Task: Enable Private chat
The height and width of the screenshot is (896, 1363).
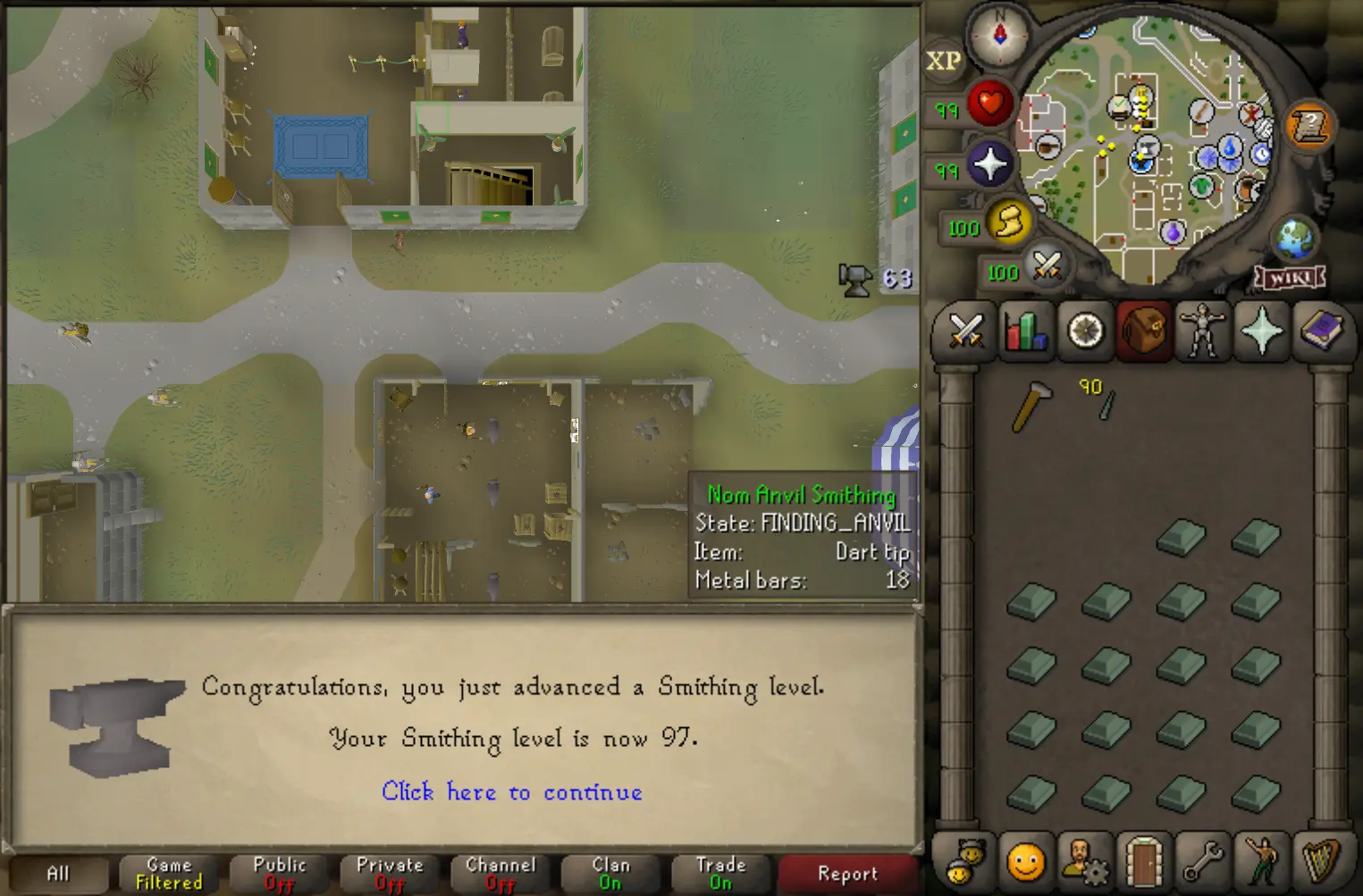Action: pyautogui.click(x=389, y=873)
